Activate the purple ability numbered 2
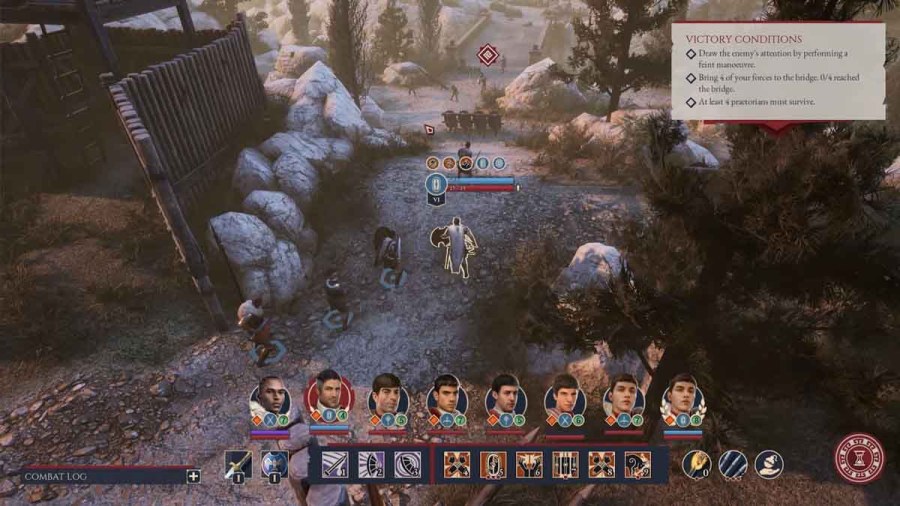 (x=370, y=465)
